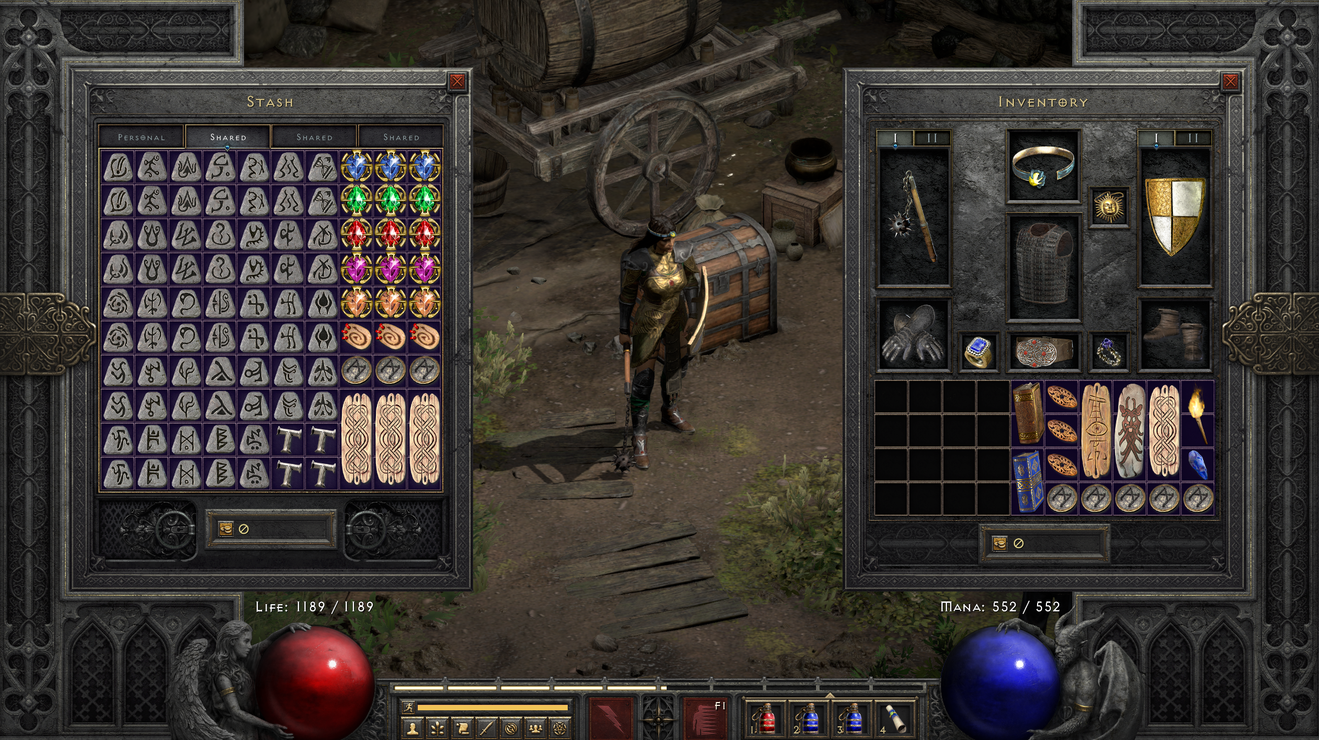Open the game menu star icon
This screenshot has height=740, width=1319.
tap(558, 729)
